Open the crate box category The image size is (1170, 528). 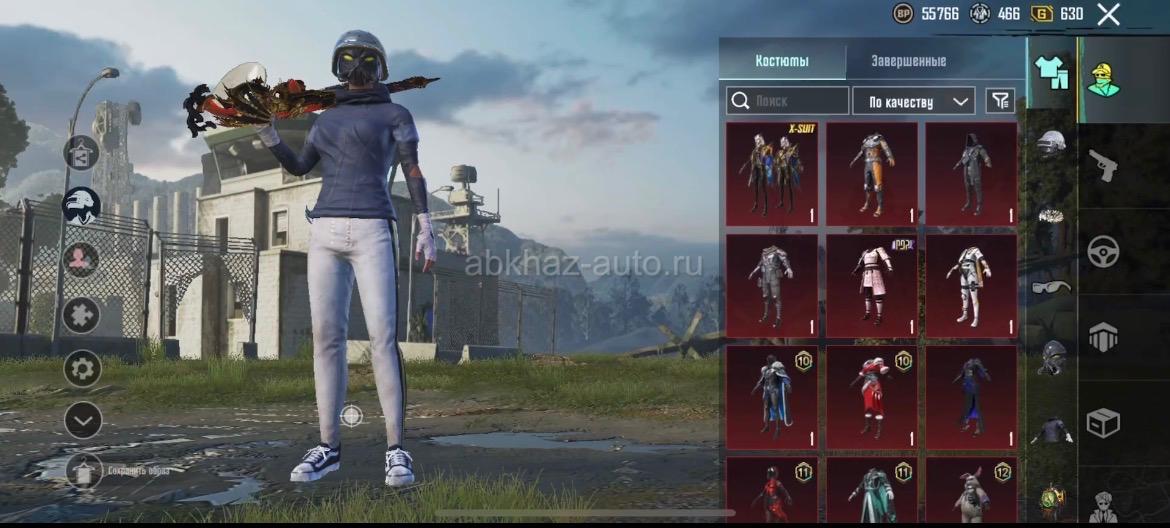(x=1103, y=424)
